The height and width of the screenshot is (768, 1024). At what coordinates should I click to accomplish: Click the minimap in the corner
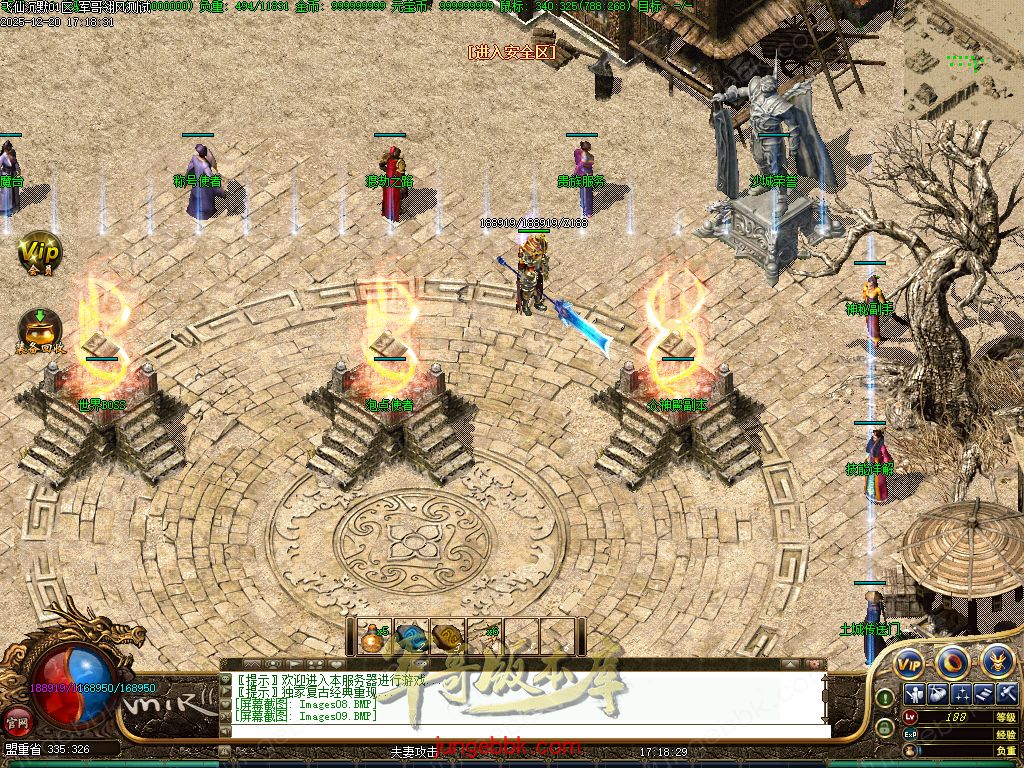(x=964, y=60)
